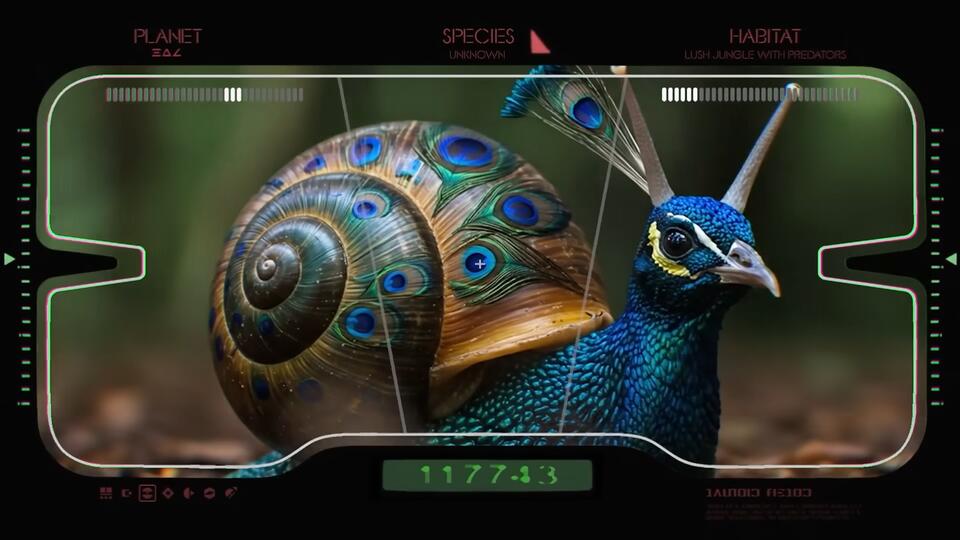Open the grid icon in the bottom toolbar
Image resolution: width=960 pixels, height=540 pixels.
click(106, 493)
